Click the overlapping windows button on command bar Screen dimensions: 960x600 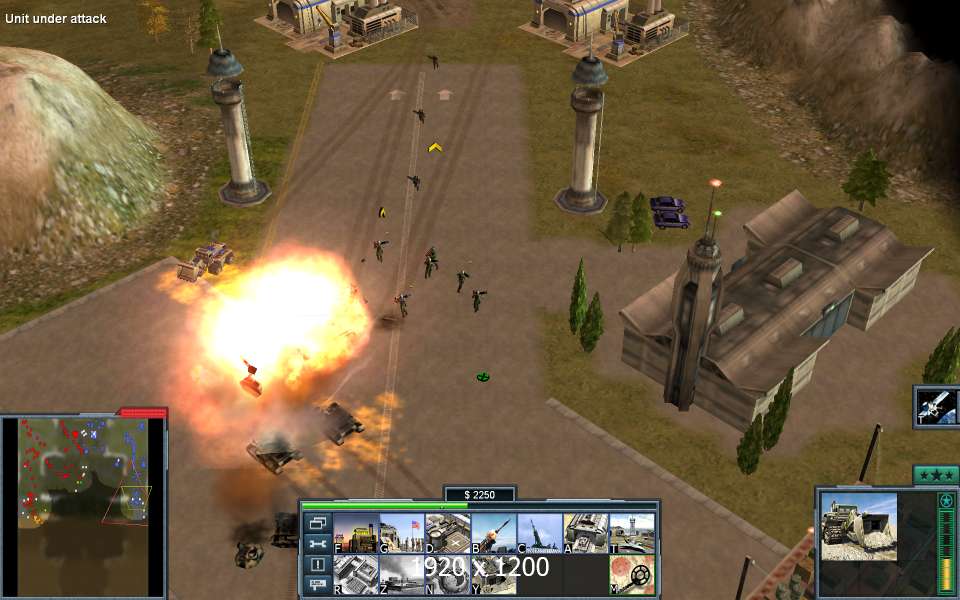pos(317,523)
